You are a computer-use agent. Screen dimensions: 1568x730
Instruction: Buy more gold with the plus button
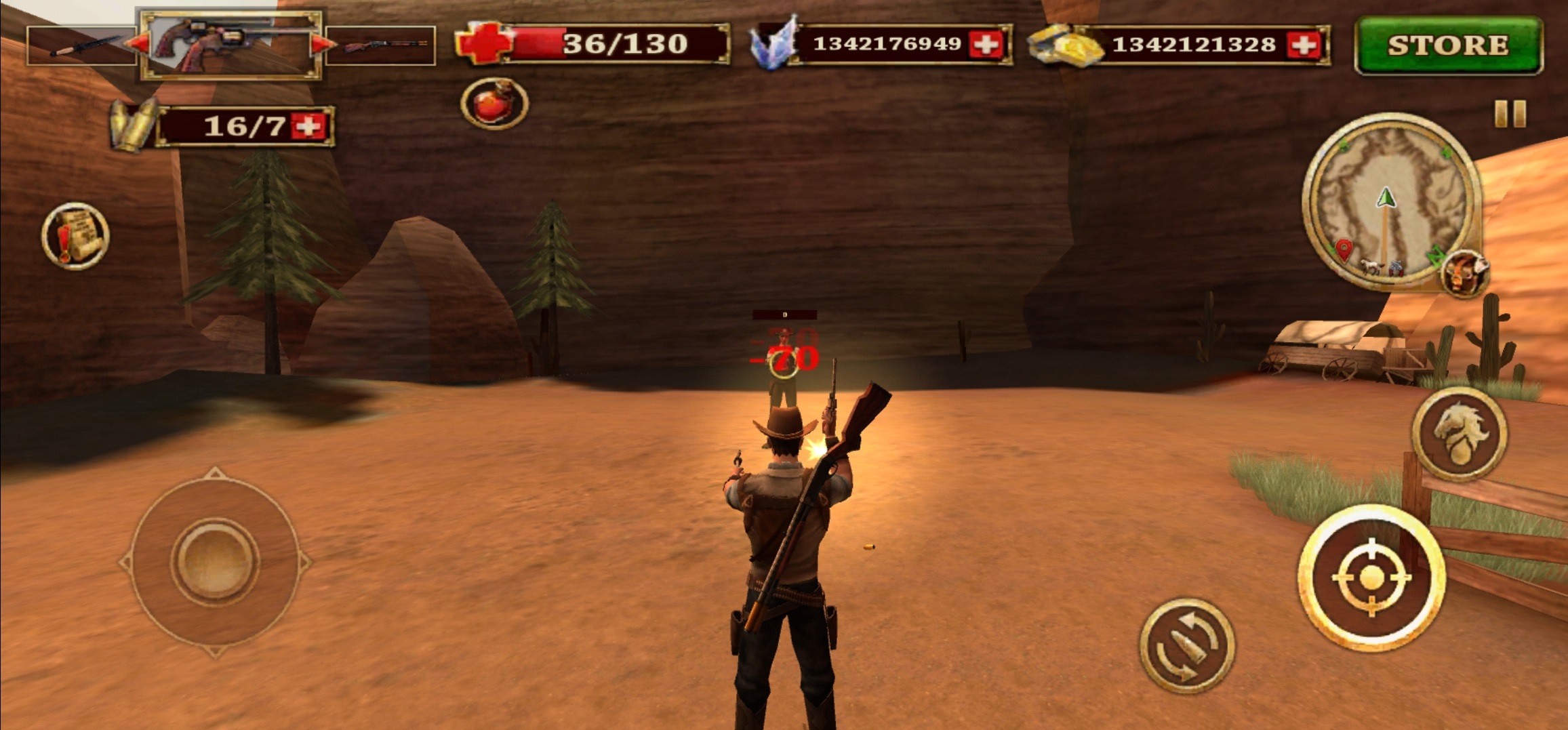(1302, 45)
